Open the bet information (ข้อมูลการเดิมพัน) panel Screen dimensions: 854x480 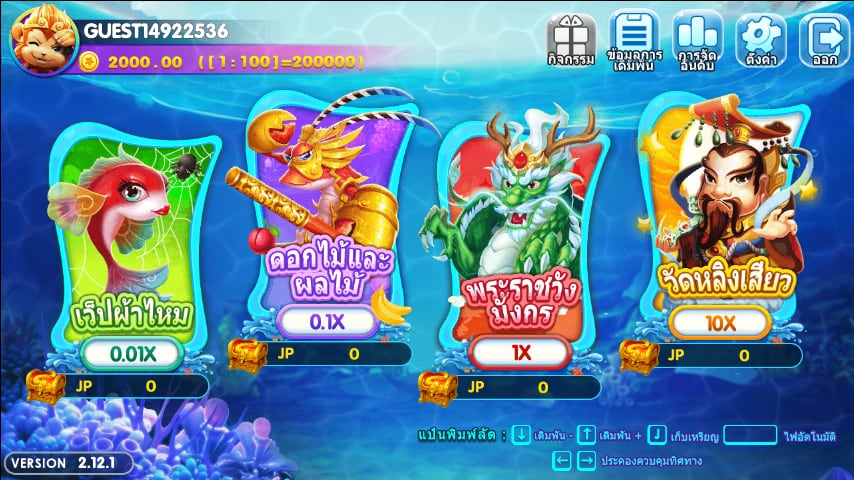point(633,39)
